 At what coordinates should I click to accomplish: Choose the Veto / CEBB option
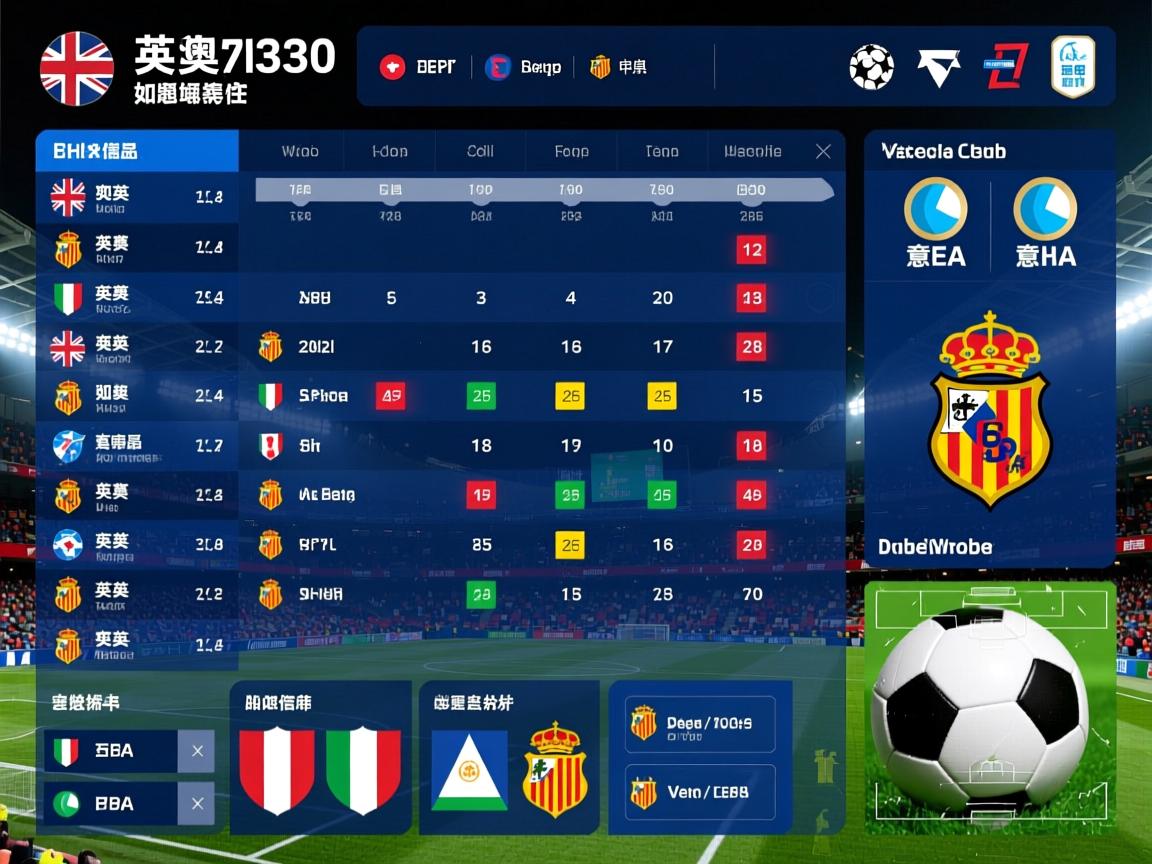click(700, 793)
